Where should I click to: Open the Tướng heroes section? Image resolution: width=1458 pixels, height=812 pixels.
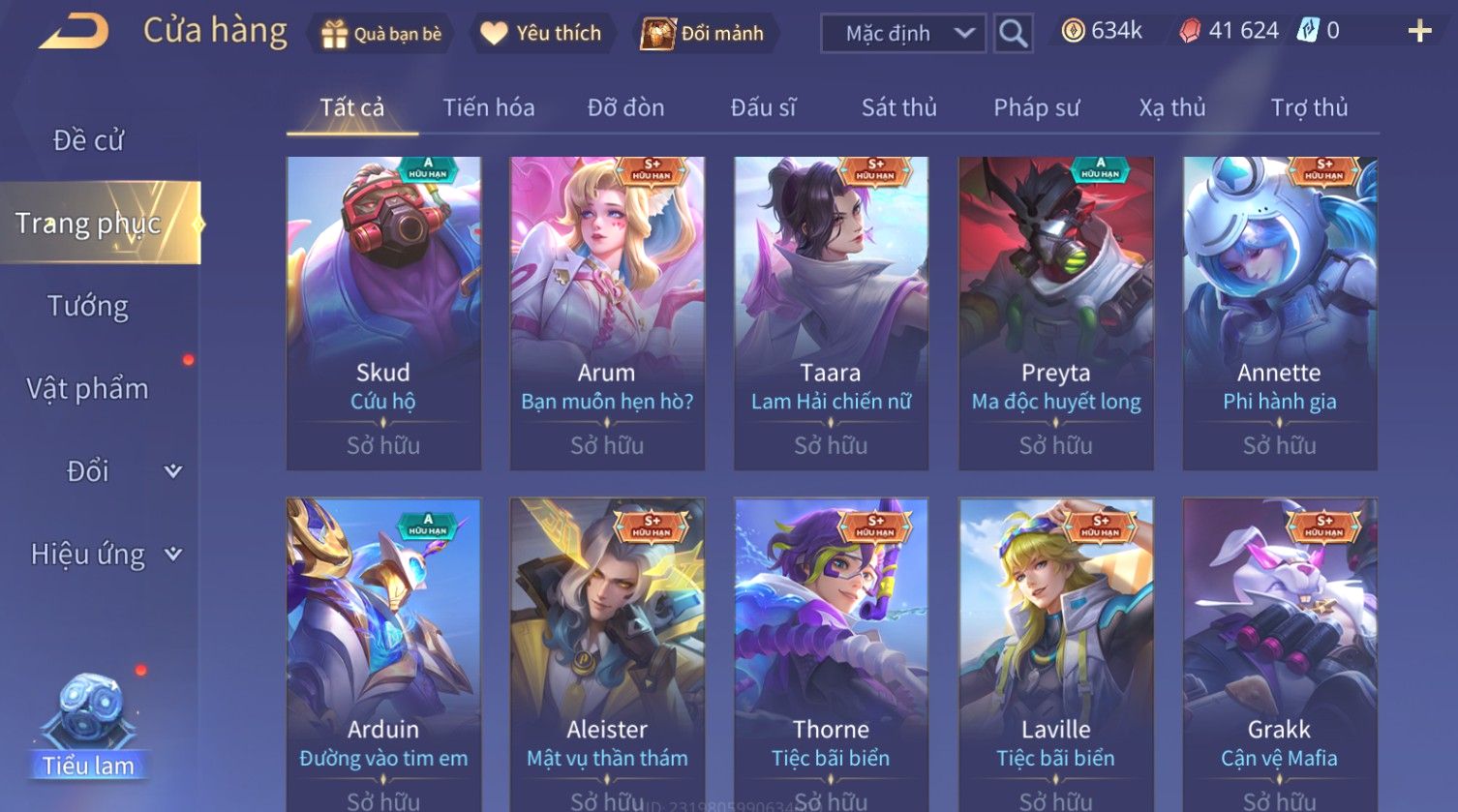point(88,306)
